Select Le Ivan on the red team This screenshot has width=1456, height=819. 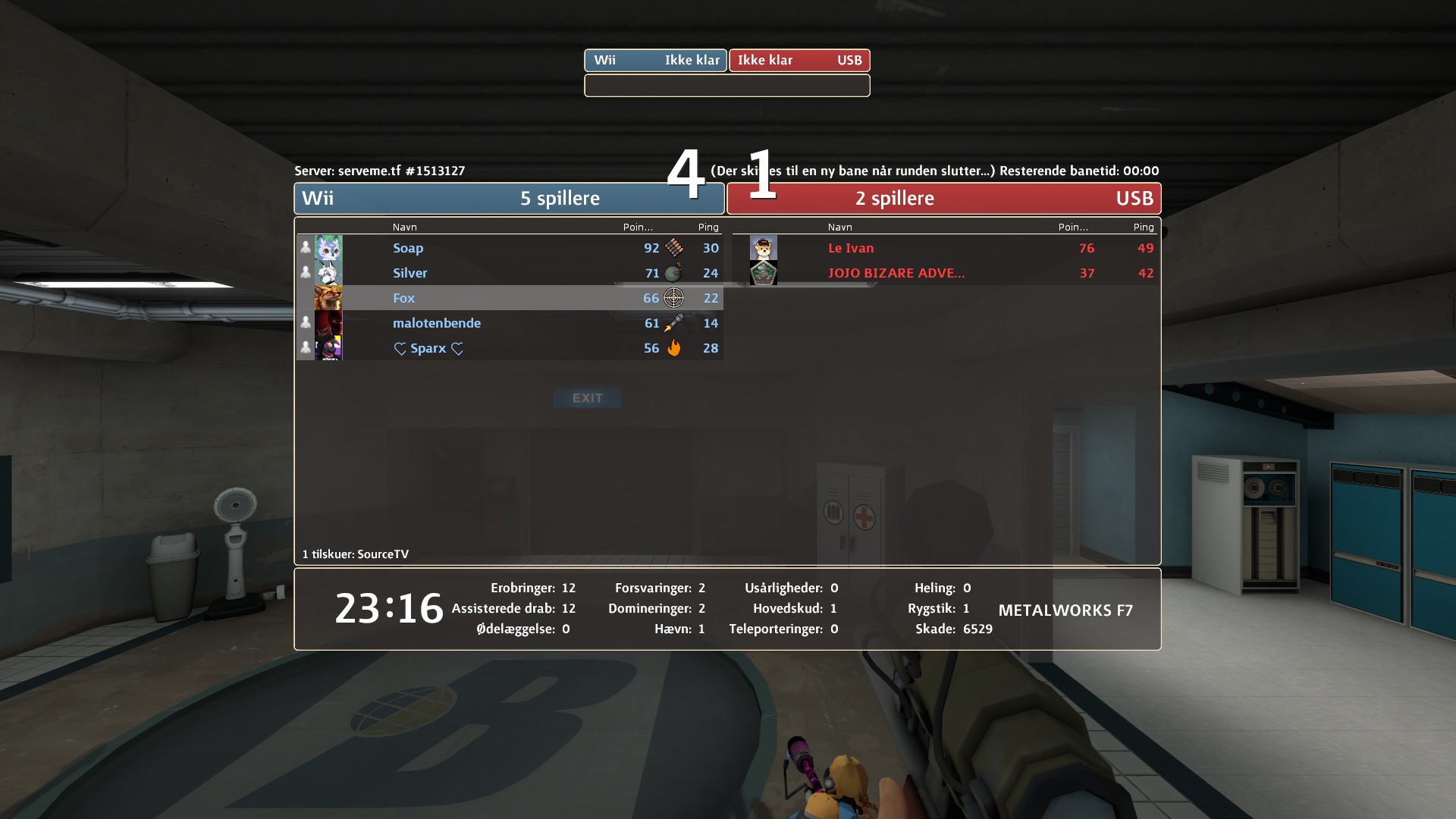[x=850, y=248]
